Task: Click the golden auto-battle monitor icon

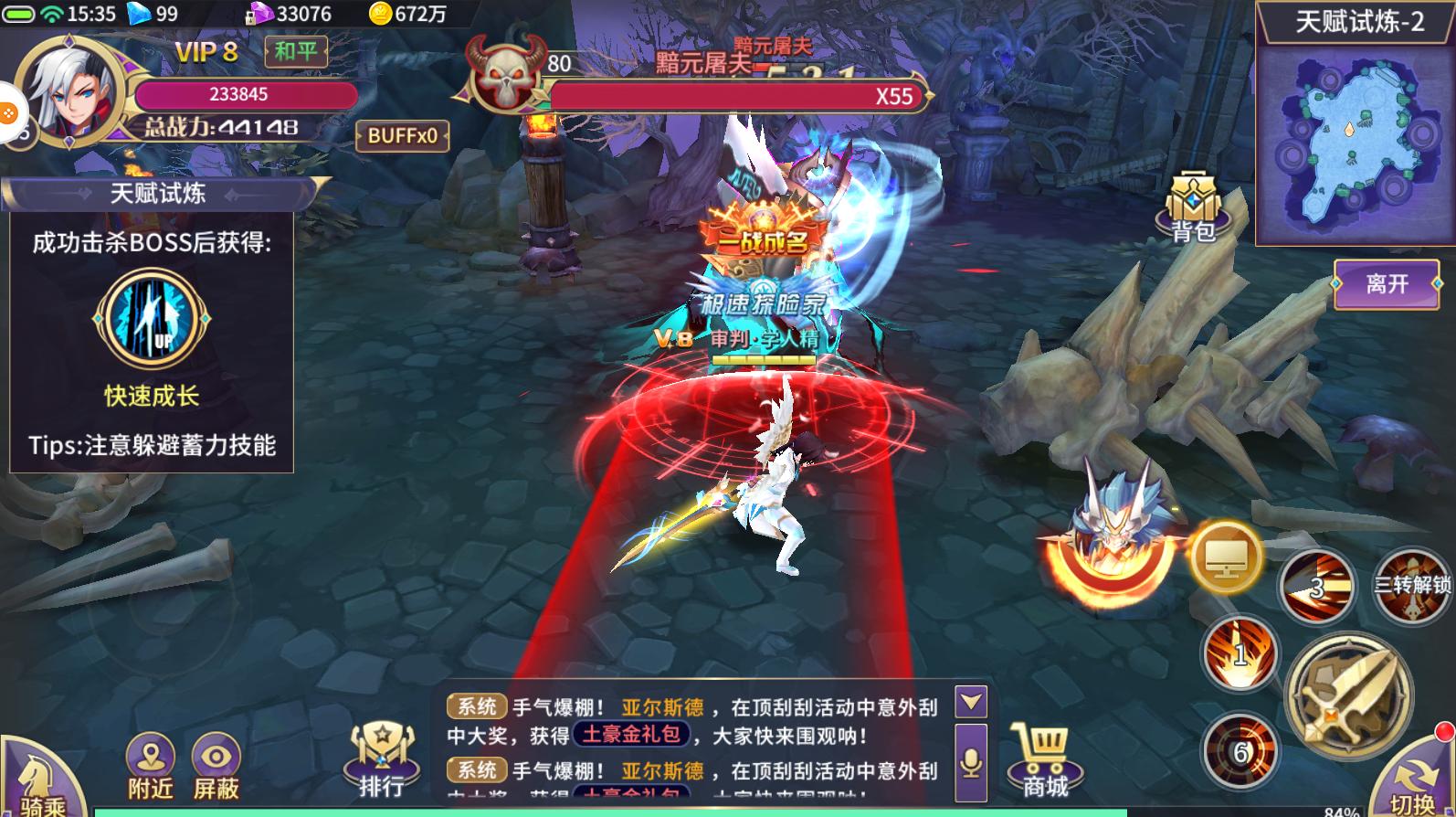Action: 1225,556
